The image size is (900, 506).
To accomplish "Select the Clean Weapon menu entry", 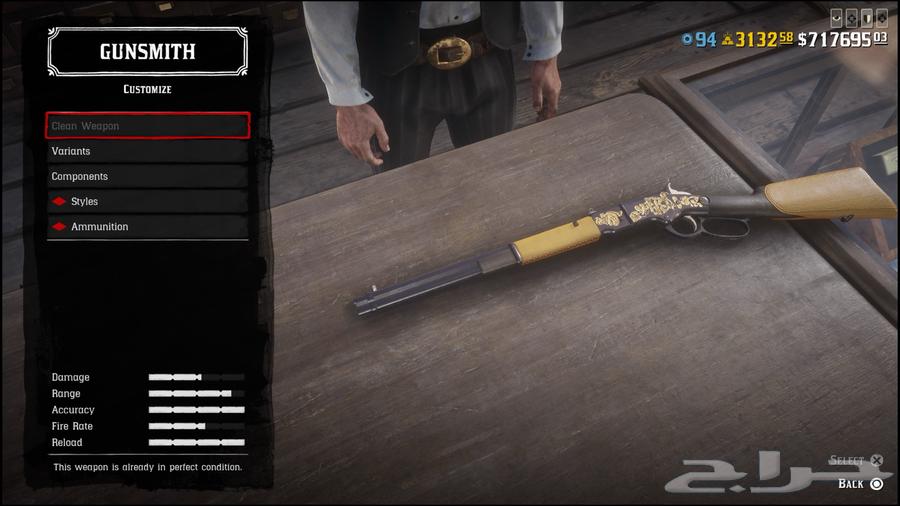I will (147, 126).
